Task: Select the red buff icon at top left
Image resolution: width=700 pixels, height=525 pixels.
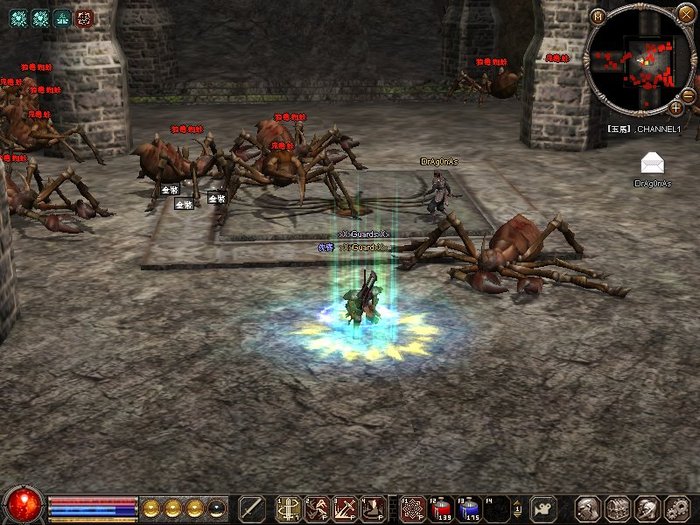Action: (84, 17)
